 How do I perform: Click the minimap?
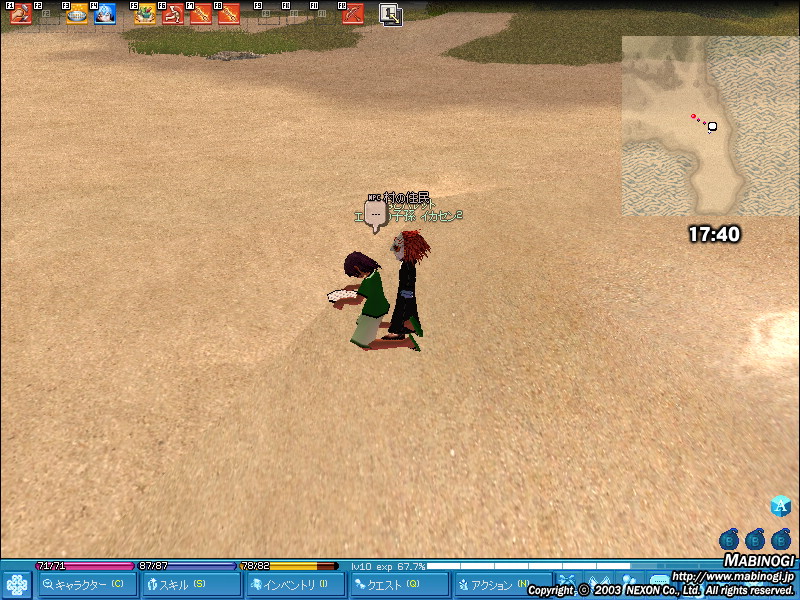pyautogui.click(x=710, y=125)
